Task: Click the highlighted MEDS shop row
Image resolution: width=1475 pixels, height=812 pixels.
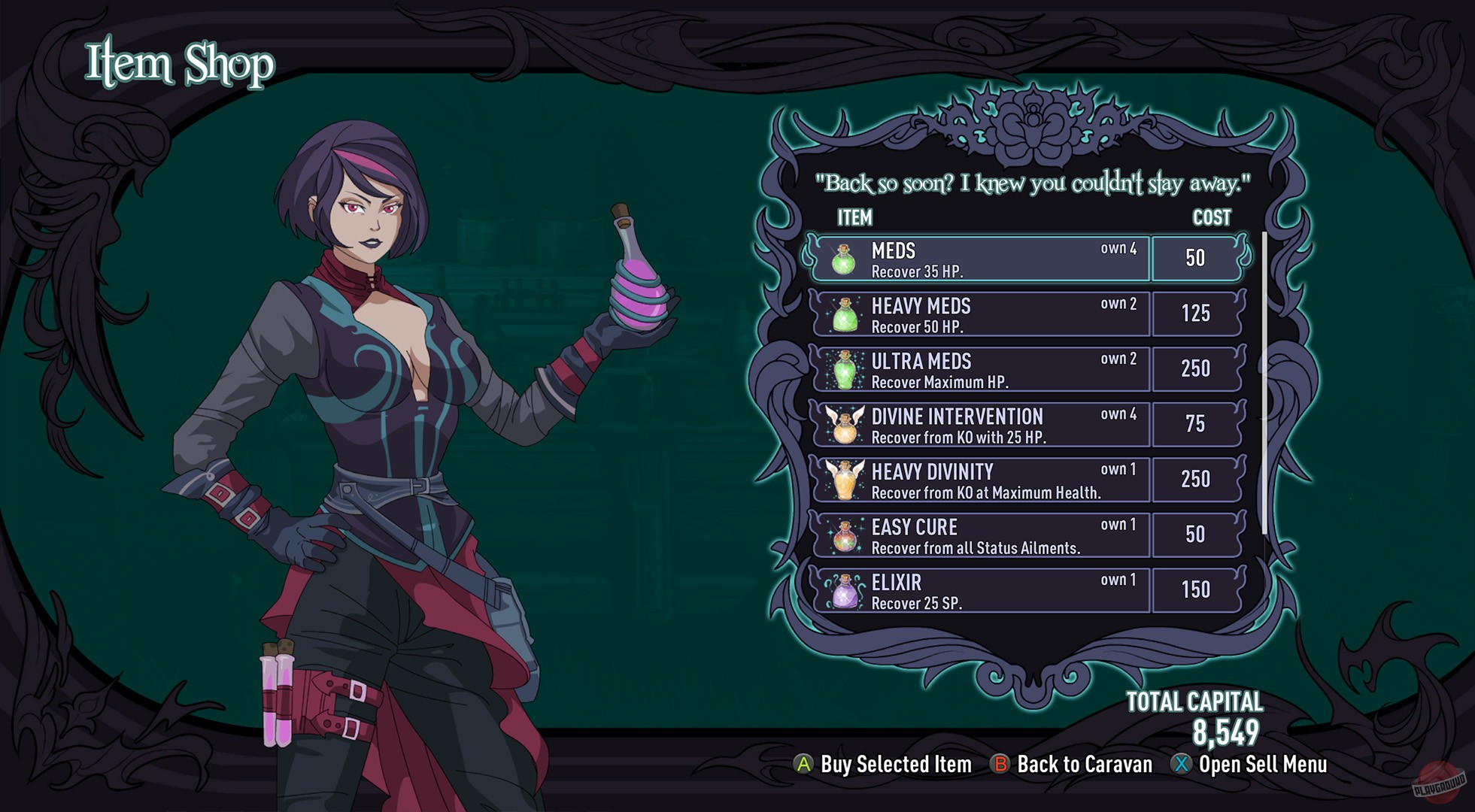Action: coord(970,259)
